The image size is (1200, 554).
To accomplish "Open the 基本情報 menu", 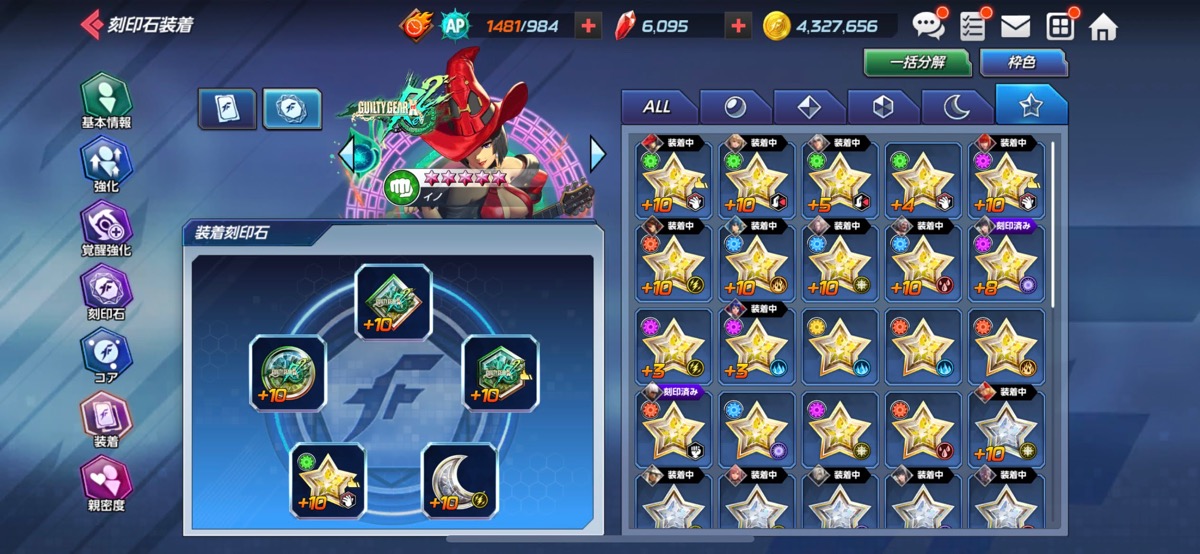I will click(x=106, y=100).
